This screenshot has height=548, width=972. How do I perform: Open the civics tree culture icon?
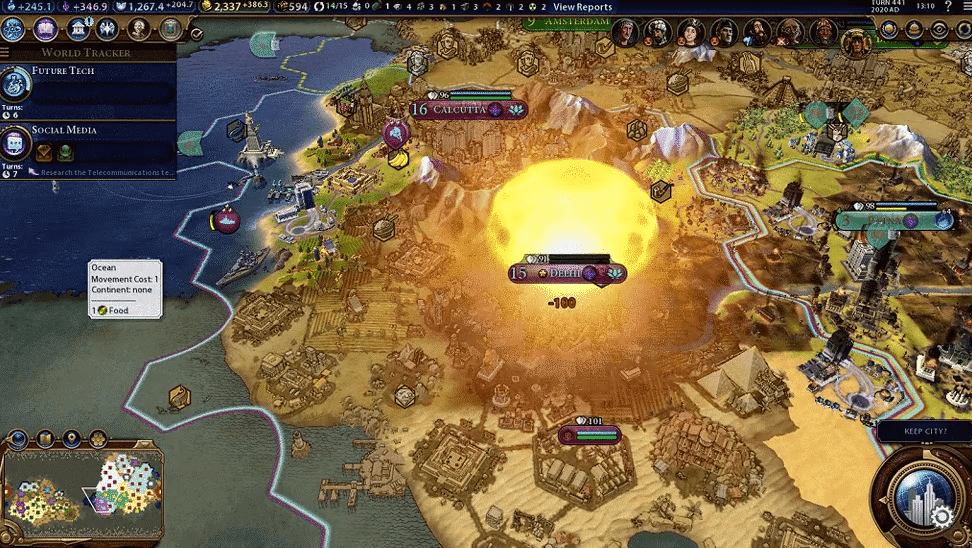(46, 28)
